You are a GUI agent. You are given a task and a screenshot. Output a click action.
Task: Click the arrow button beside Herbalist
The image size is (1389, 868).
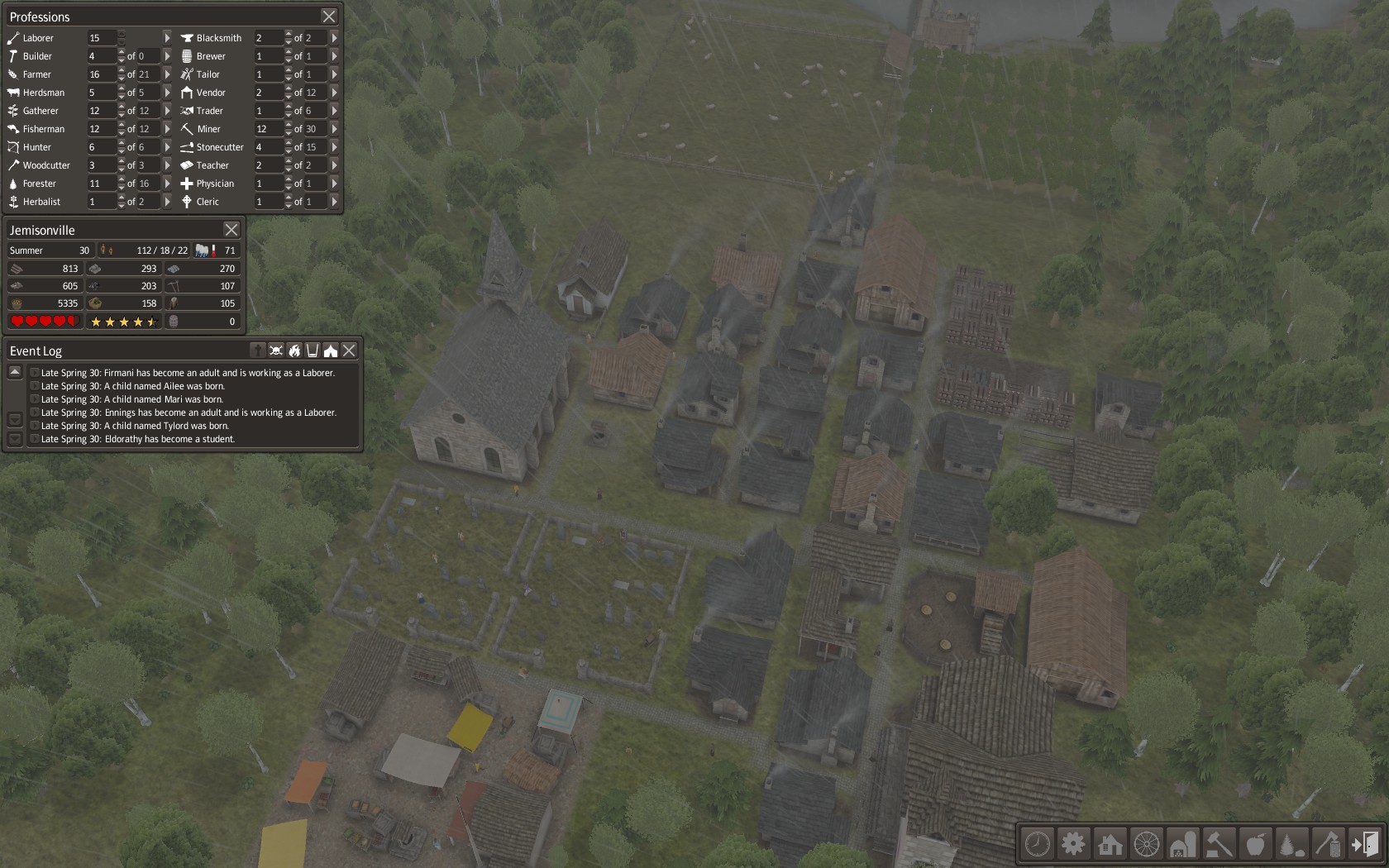167,202
